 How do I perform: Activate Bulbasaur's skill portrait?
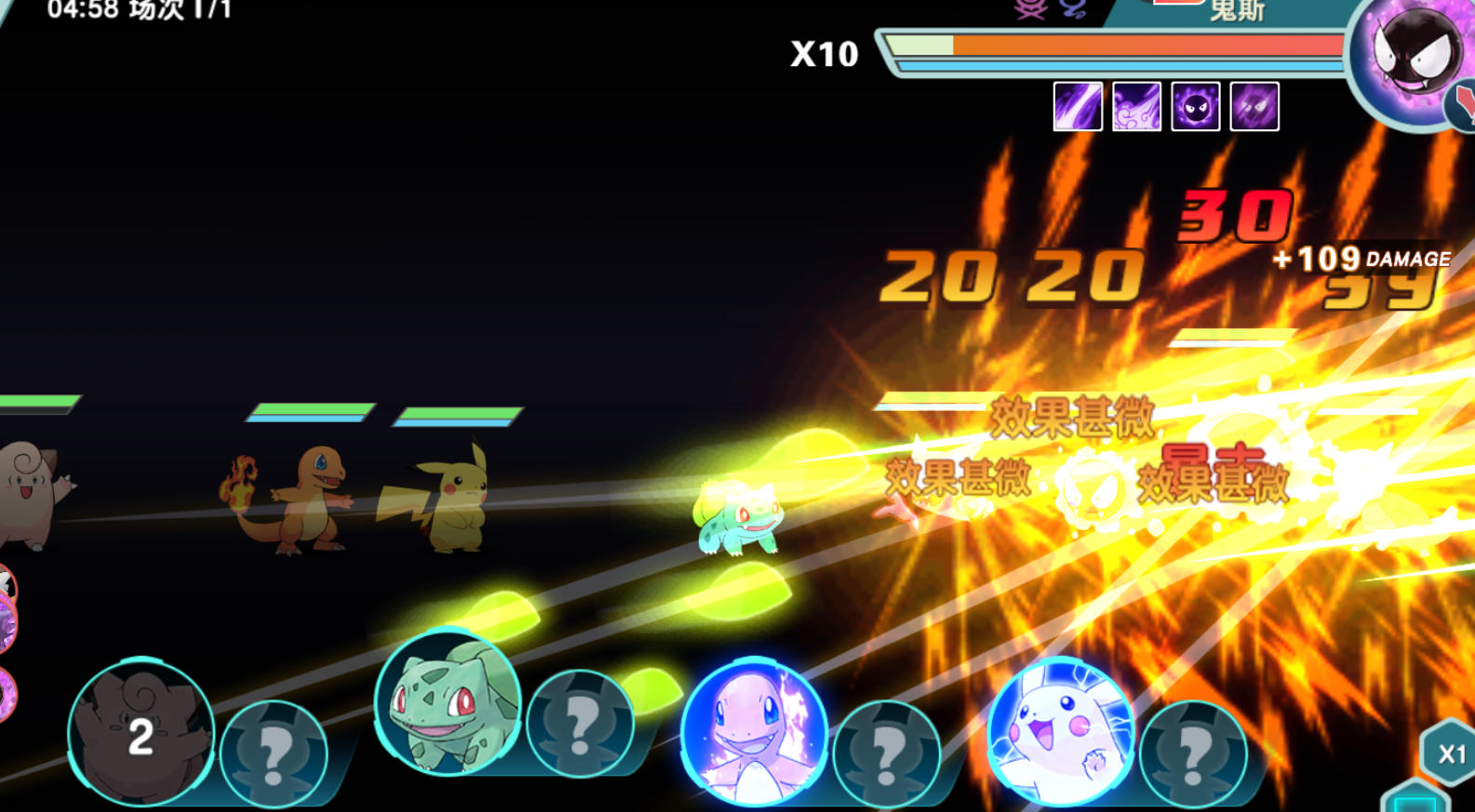448,703
